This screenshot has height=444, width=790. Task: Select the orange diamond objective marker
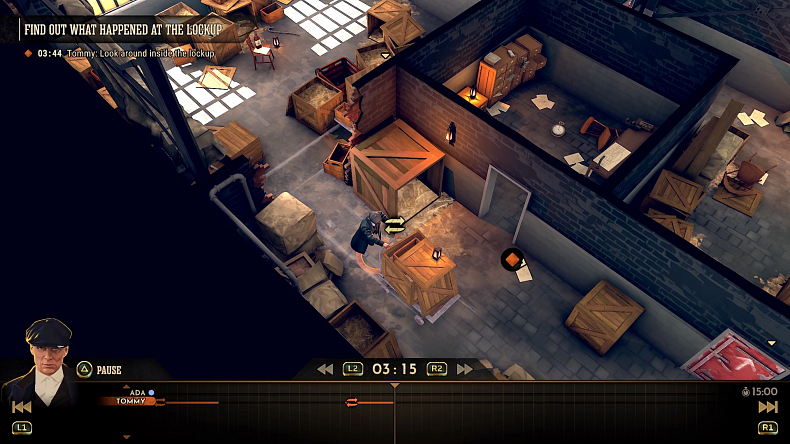pyautogui.click(x=512, y=260)
